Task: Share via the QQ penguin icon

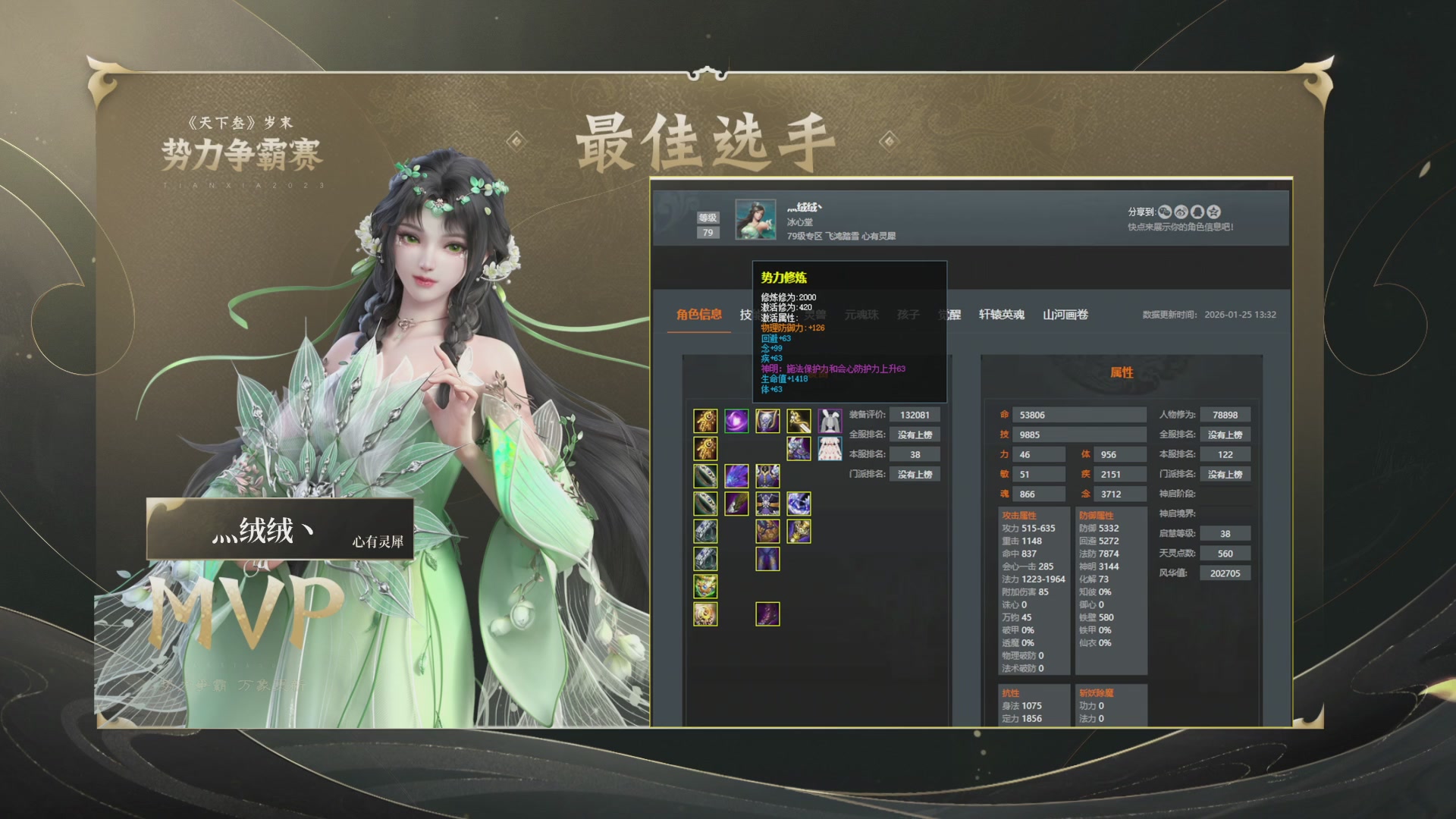Action: coord(1197,212)
